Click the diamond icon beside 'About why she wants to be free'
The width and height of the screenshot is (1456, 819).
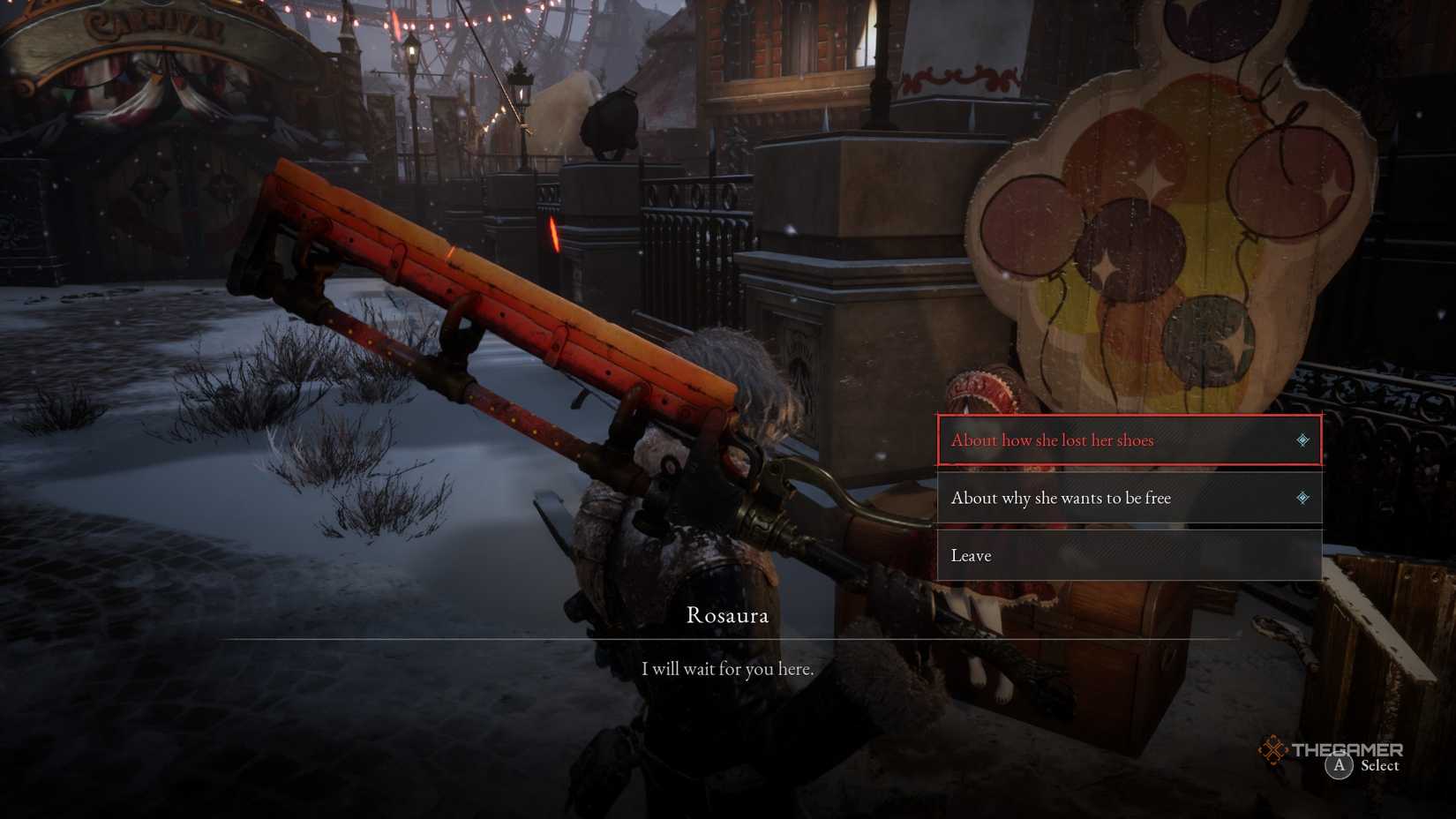(1302, 498)
